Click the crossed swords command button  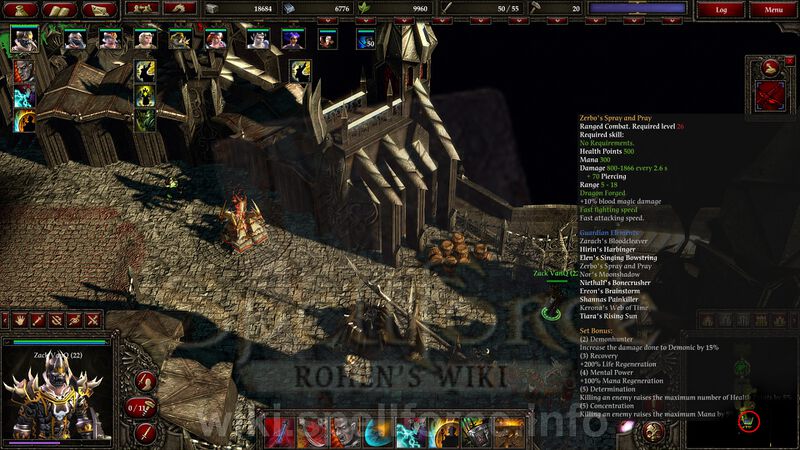93,320
